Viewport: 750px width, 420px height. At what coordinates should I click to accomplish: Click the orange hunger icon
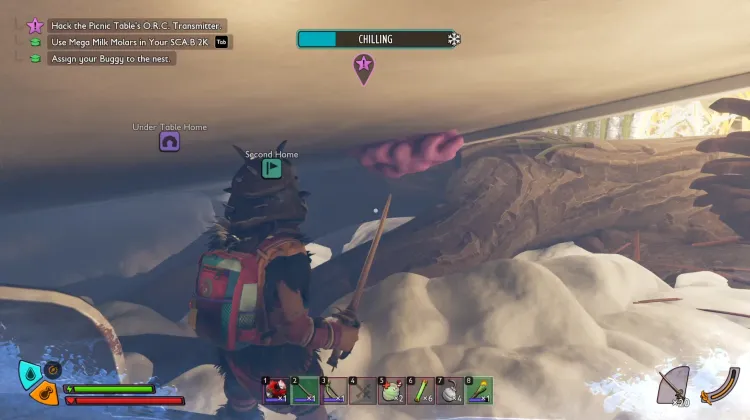tap(42, 394)
